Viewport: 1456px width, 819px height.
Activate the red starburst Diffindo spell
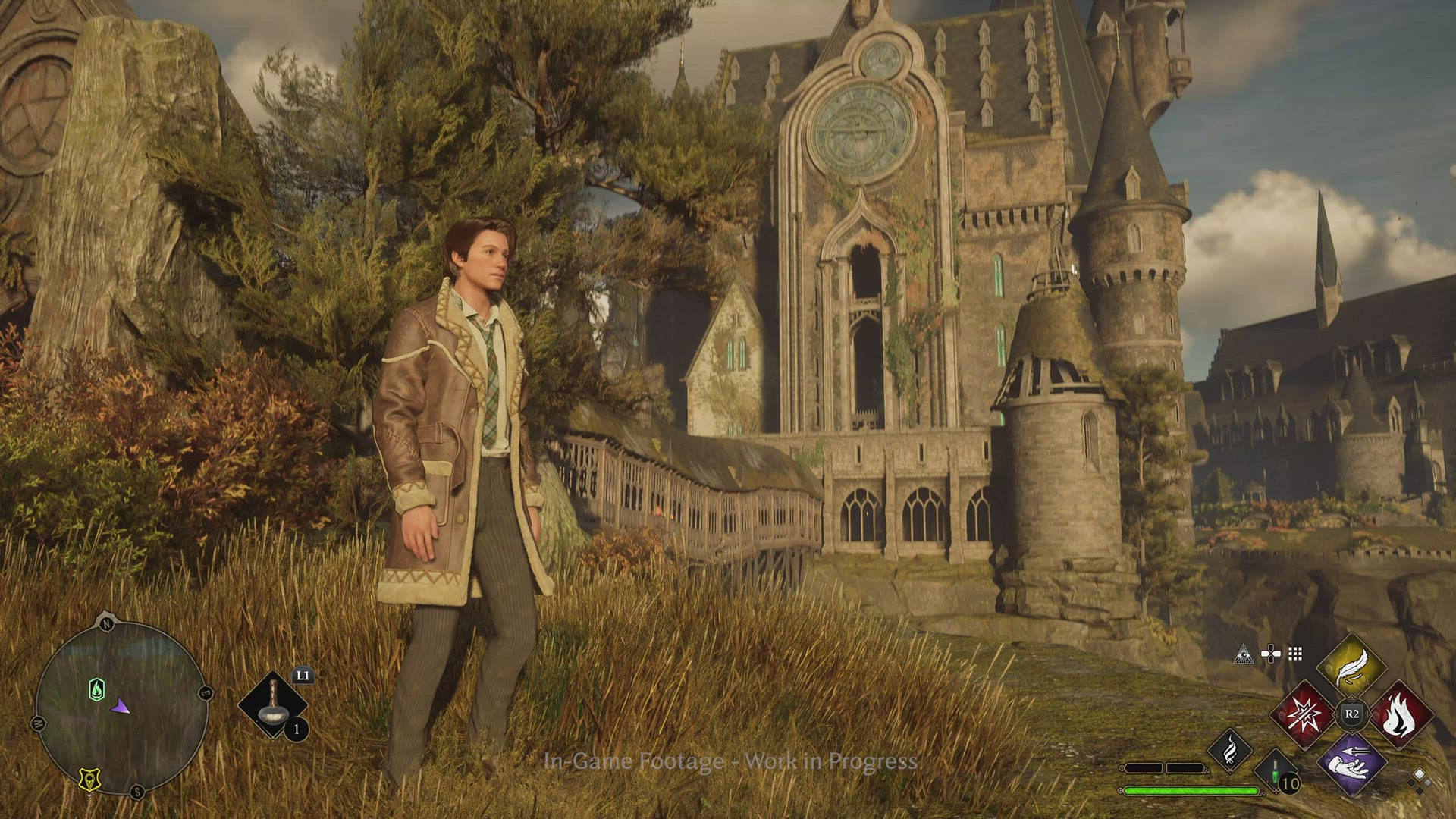[1303, 714]
